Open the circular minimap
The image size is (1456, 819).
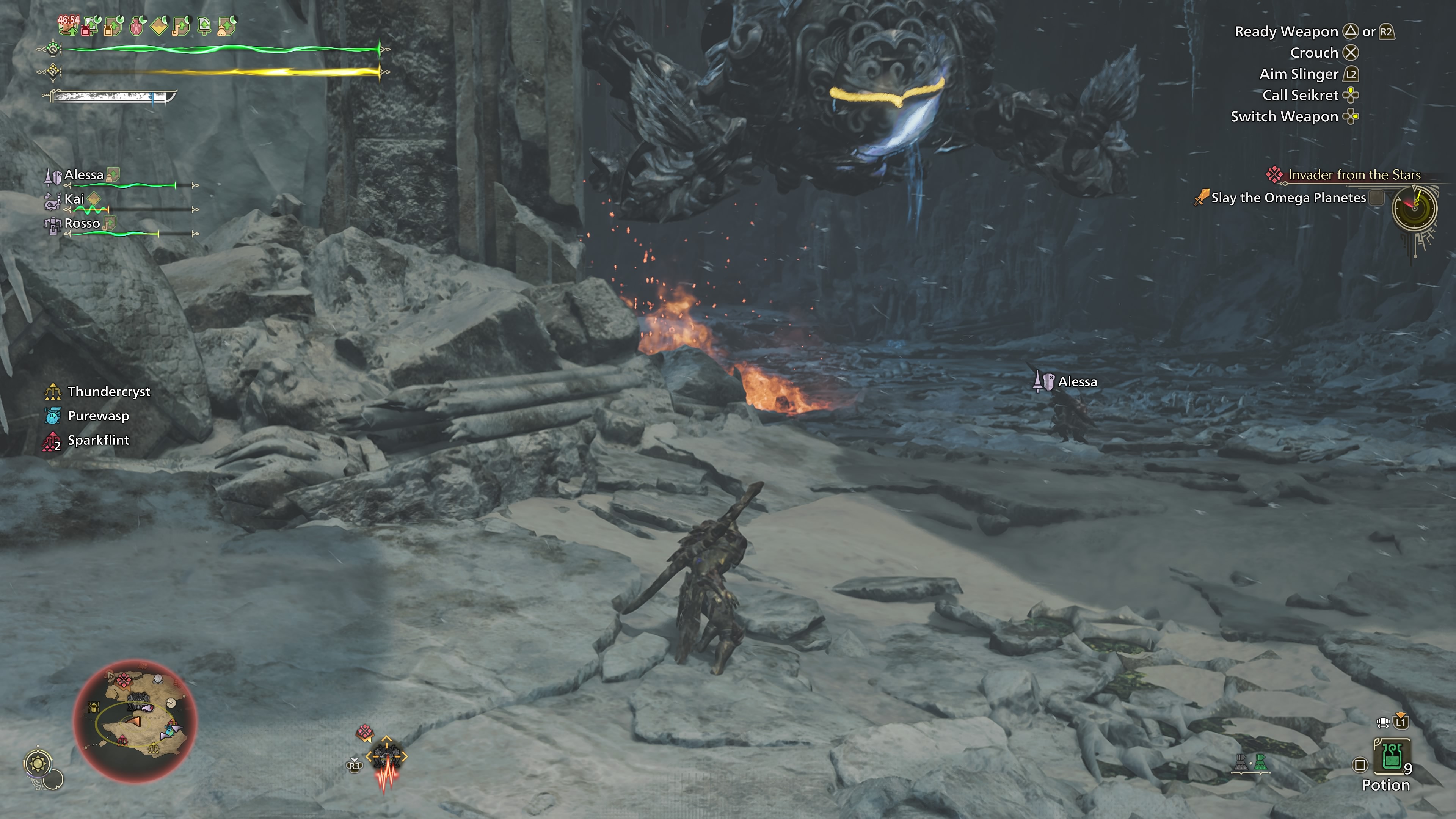(x=135, y=721)
